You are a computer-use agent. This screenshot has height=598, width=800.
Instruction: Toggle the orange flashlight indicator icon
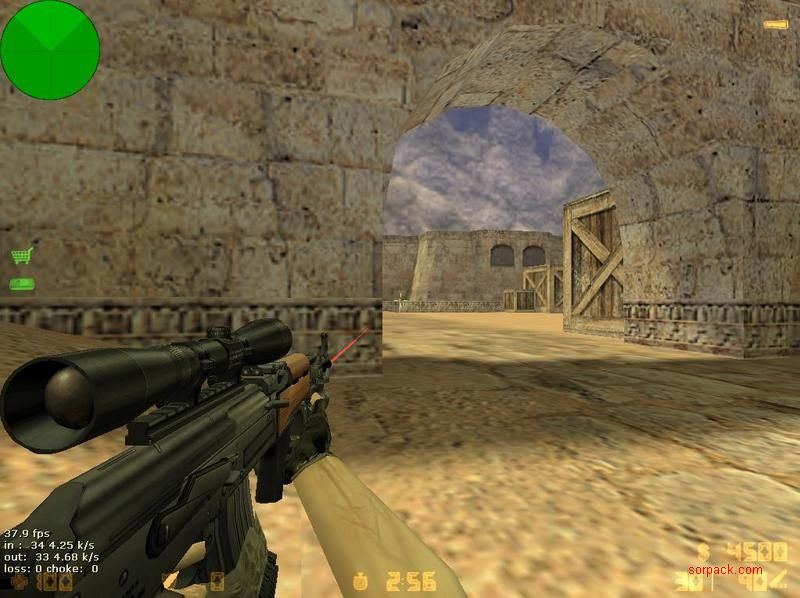click(x=775, y=24)
